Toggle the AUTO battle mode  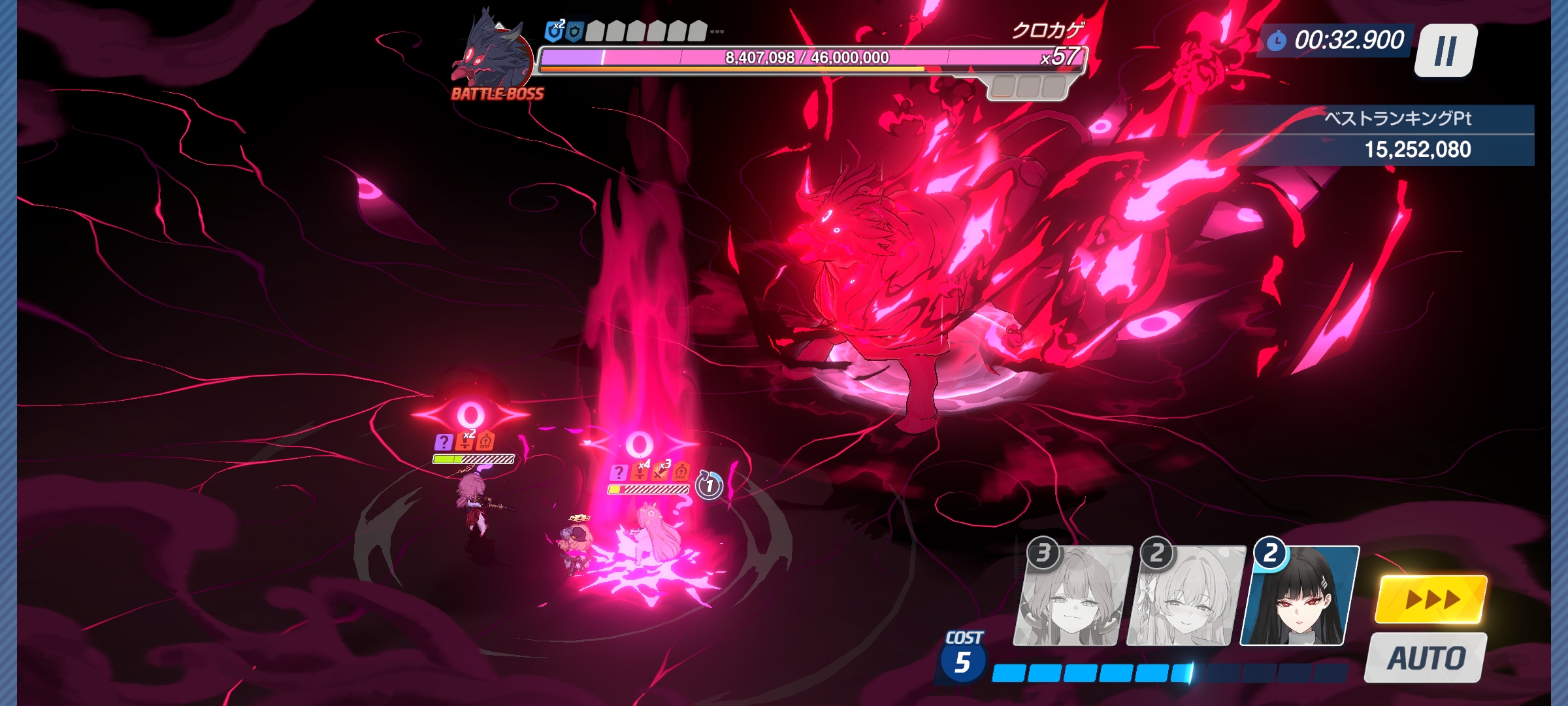tap(1426, 658)
